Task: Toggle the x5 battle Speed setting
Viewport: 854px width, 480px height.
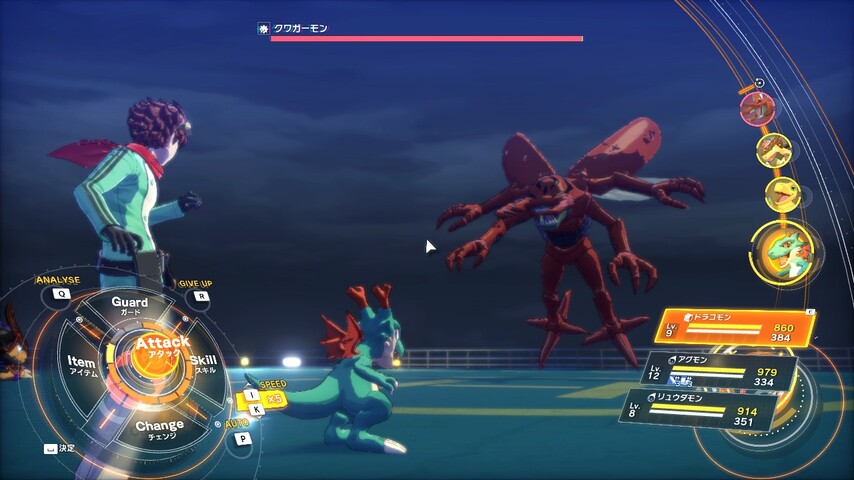Action: [269, 397]
